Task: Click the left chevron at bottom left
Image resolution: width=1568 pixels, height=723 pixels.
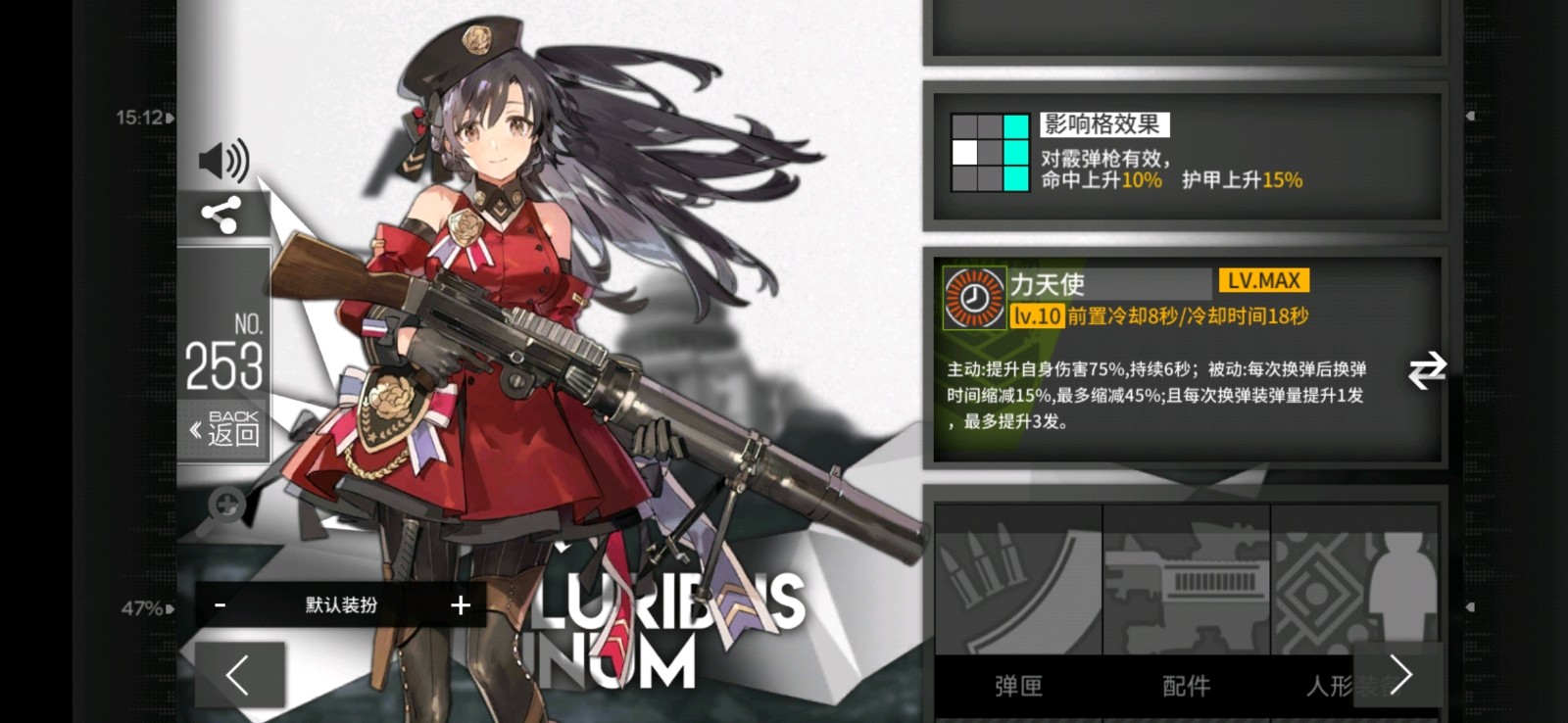Action: click(x=238, y=675)
